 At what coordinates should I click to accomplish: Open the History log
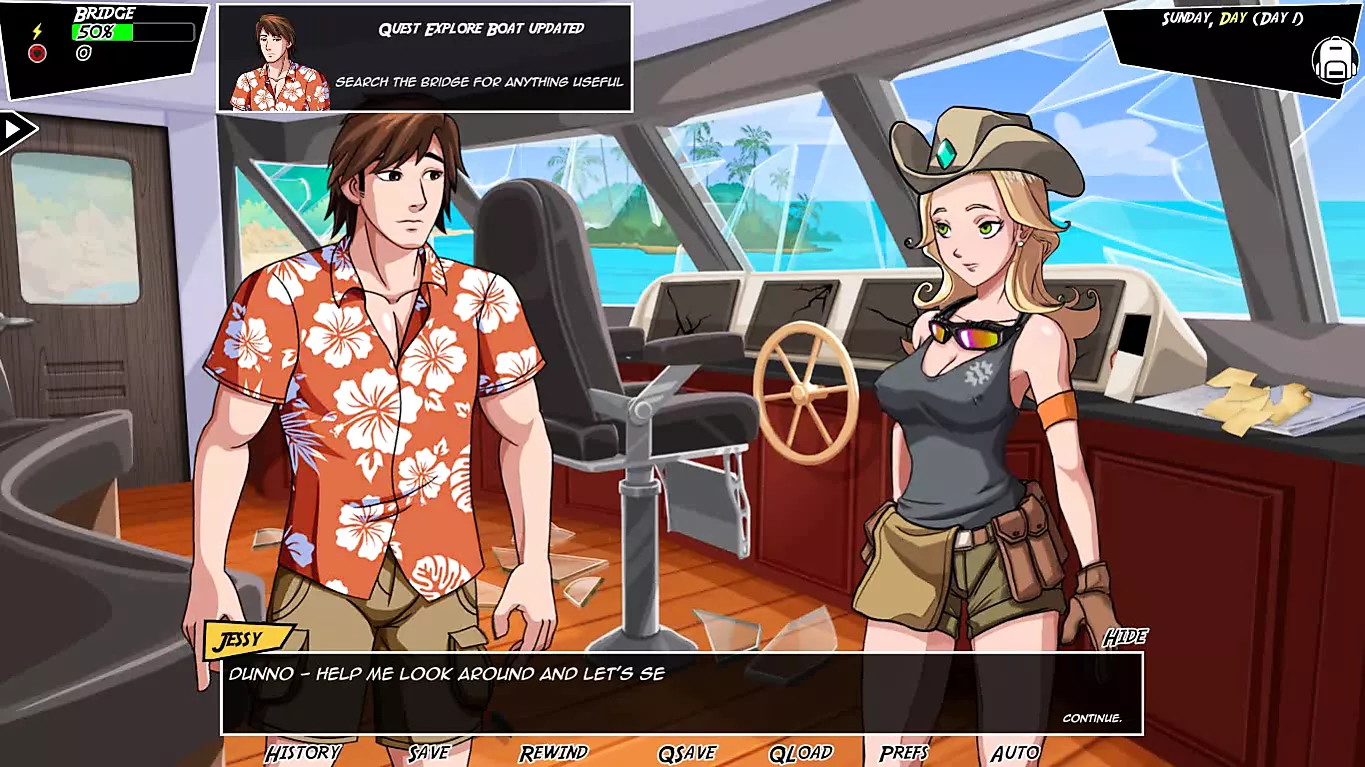[303, 753]
